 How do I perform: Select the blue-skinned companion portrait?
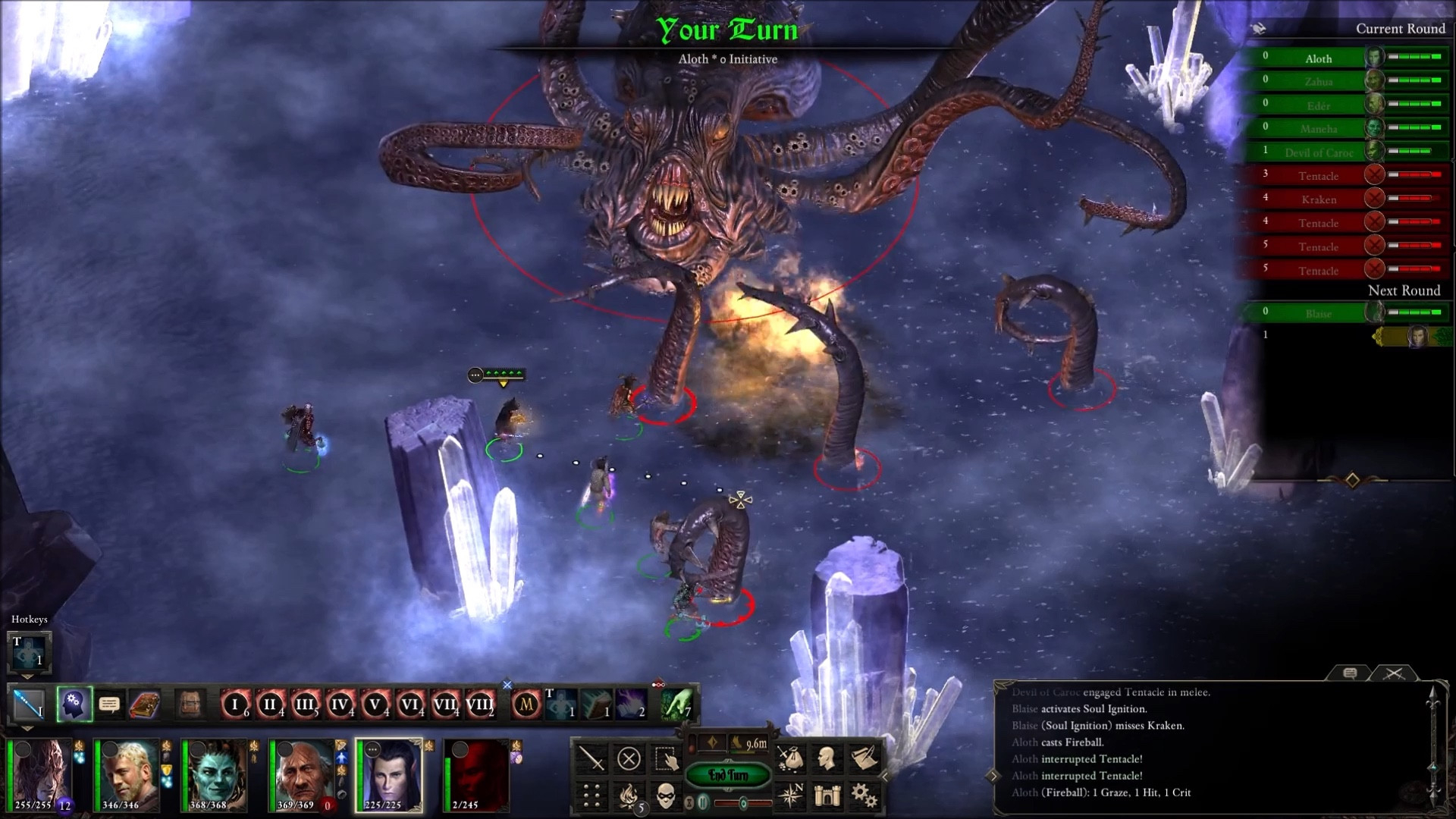click(214, 775)
